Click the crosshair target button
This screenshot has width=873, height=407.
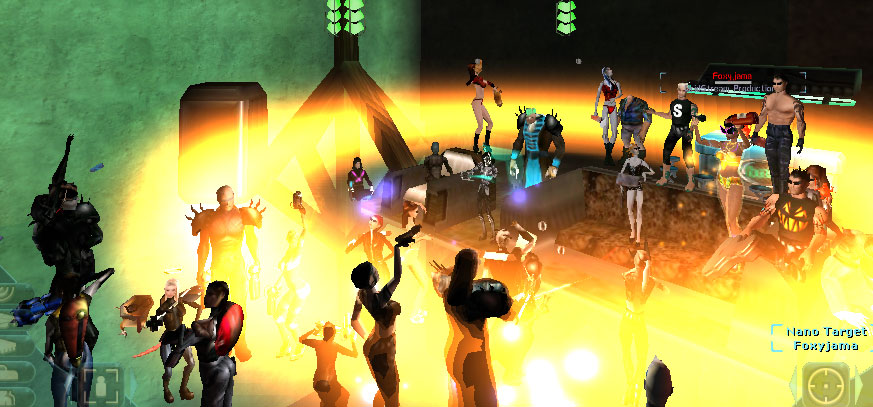tap(826, 385)
